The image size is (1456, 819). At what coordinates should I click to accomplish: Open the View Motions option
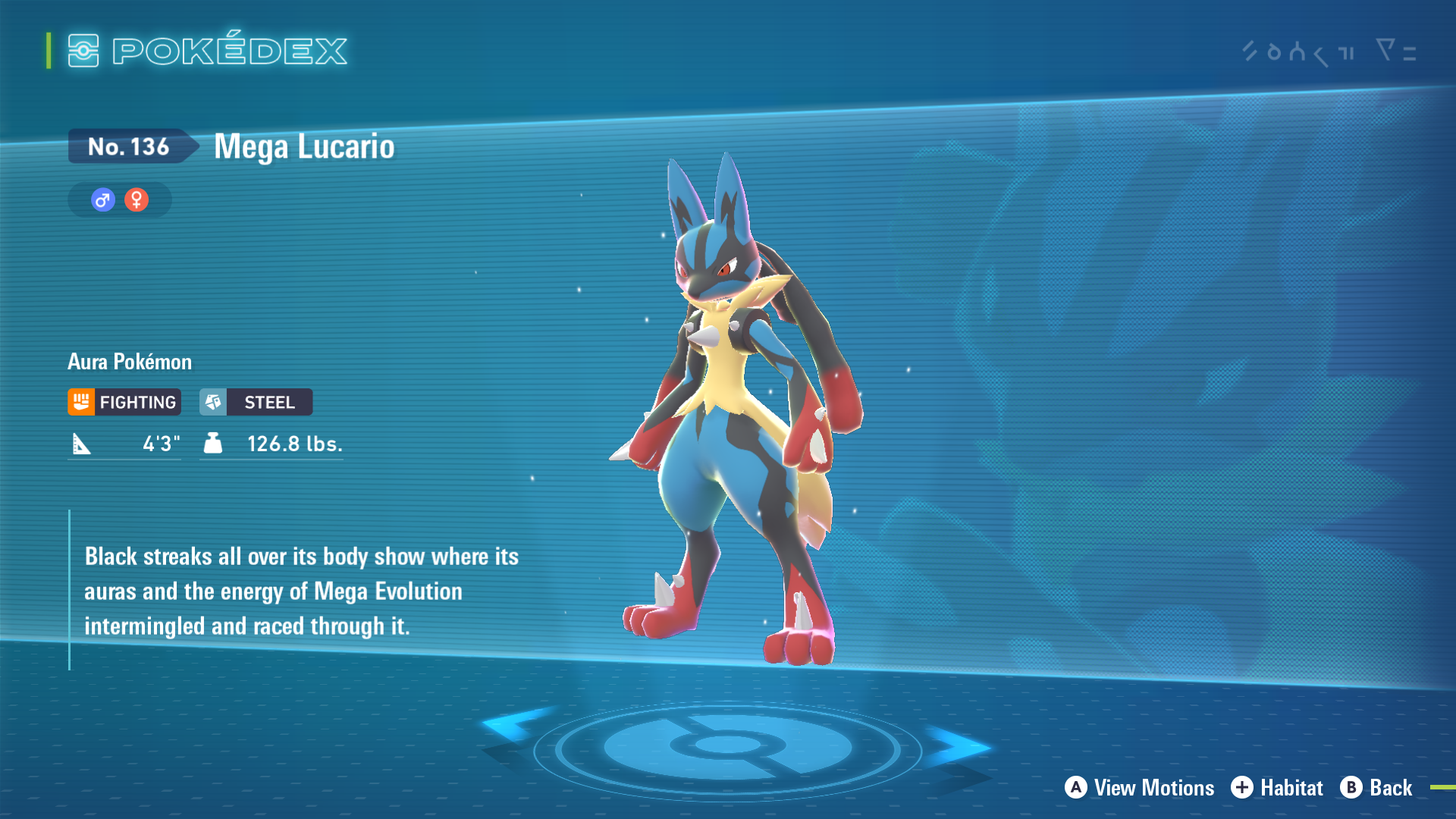tap(1139, 788)
